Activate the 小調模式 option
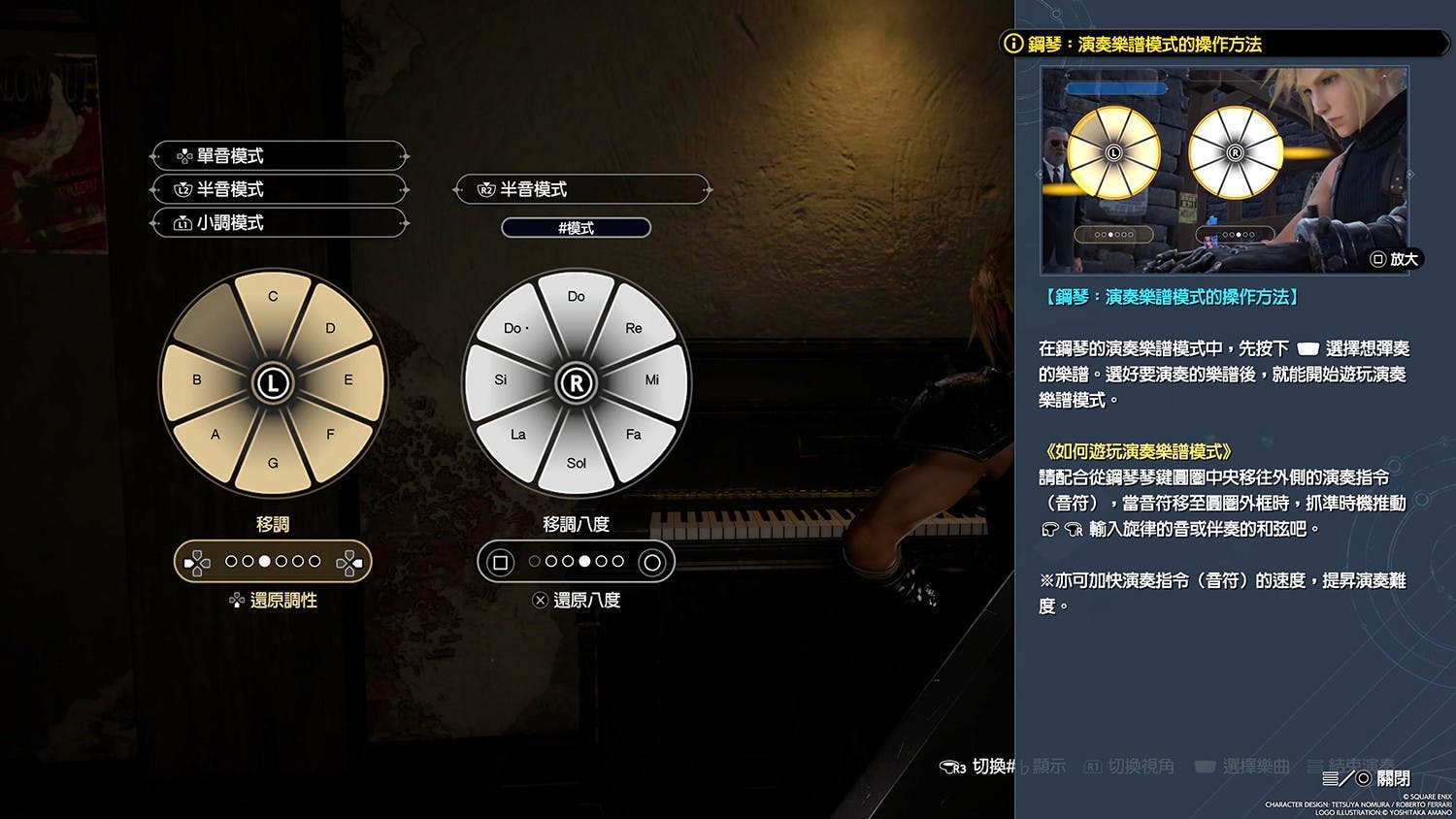 click(x=279, y=223)
